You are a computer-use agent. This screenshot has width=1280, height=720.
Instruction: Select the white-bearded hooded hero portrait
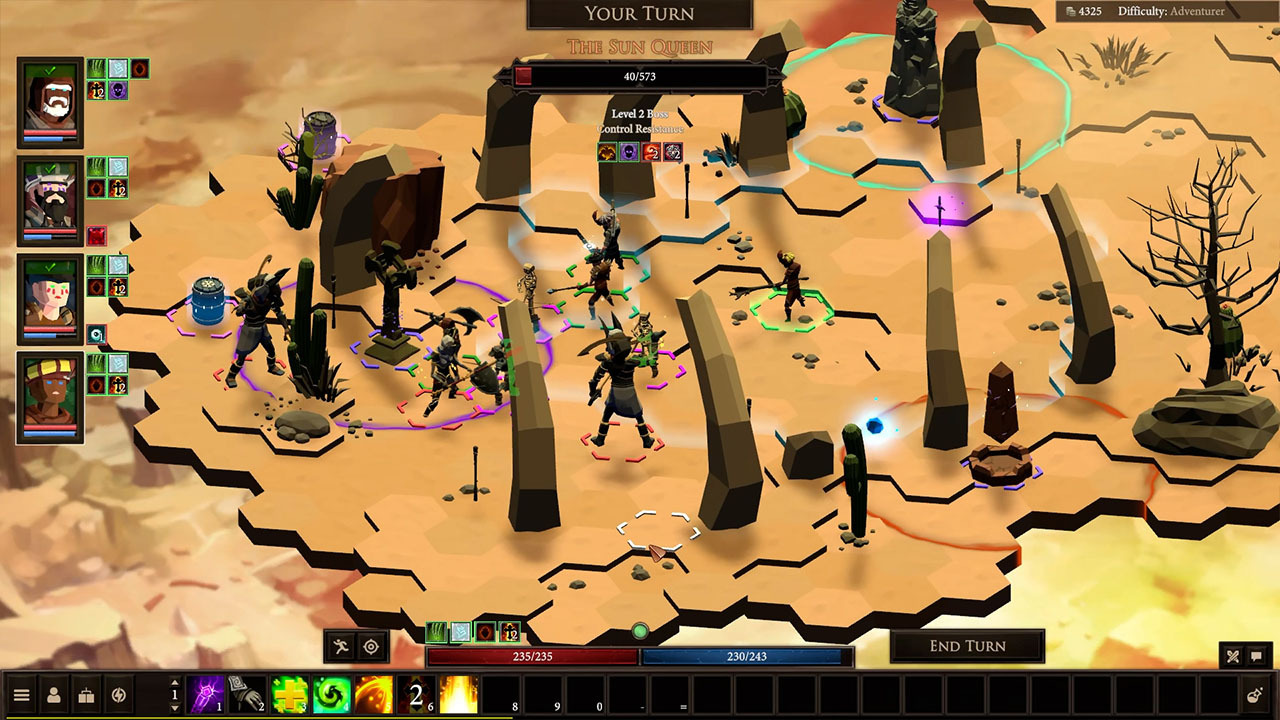click(50, 101)
